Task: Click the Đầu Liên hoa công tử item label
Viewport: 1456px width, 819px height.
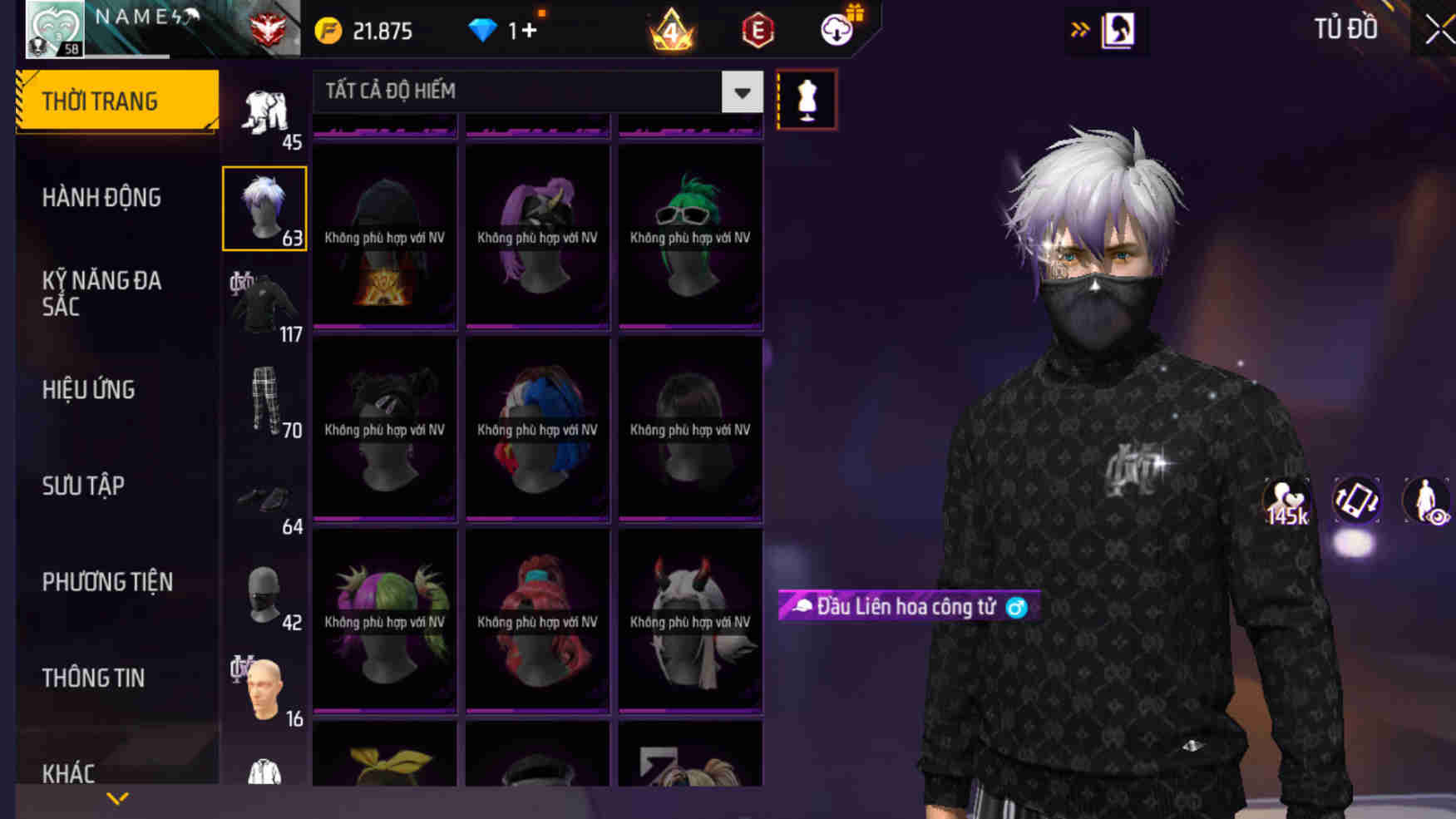Action: 906,607
